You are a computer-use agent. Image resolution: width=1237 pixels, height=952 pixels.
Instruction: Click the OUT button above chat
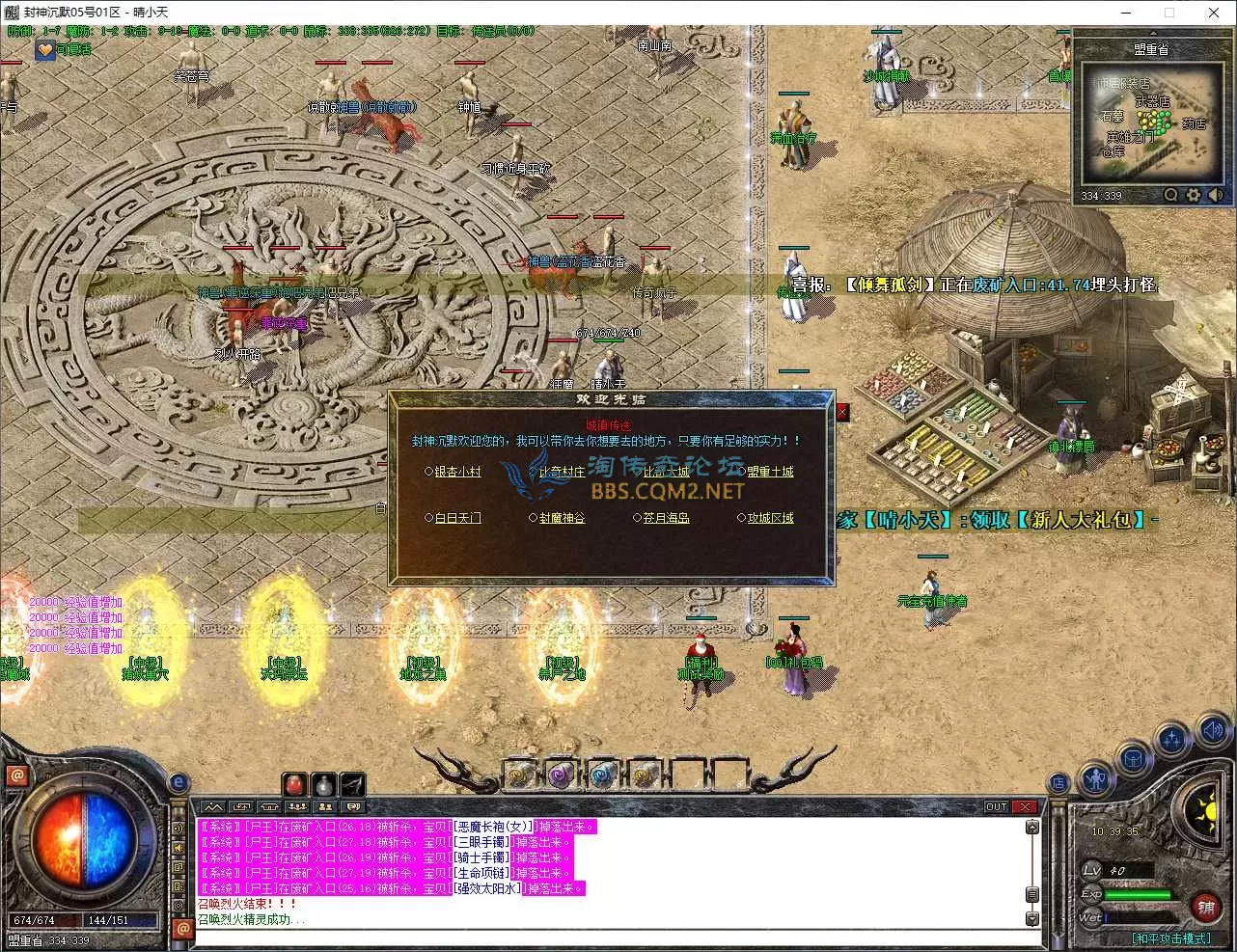point(997,806)
